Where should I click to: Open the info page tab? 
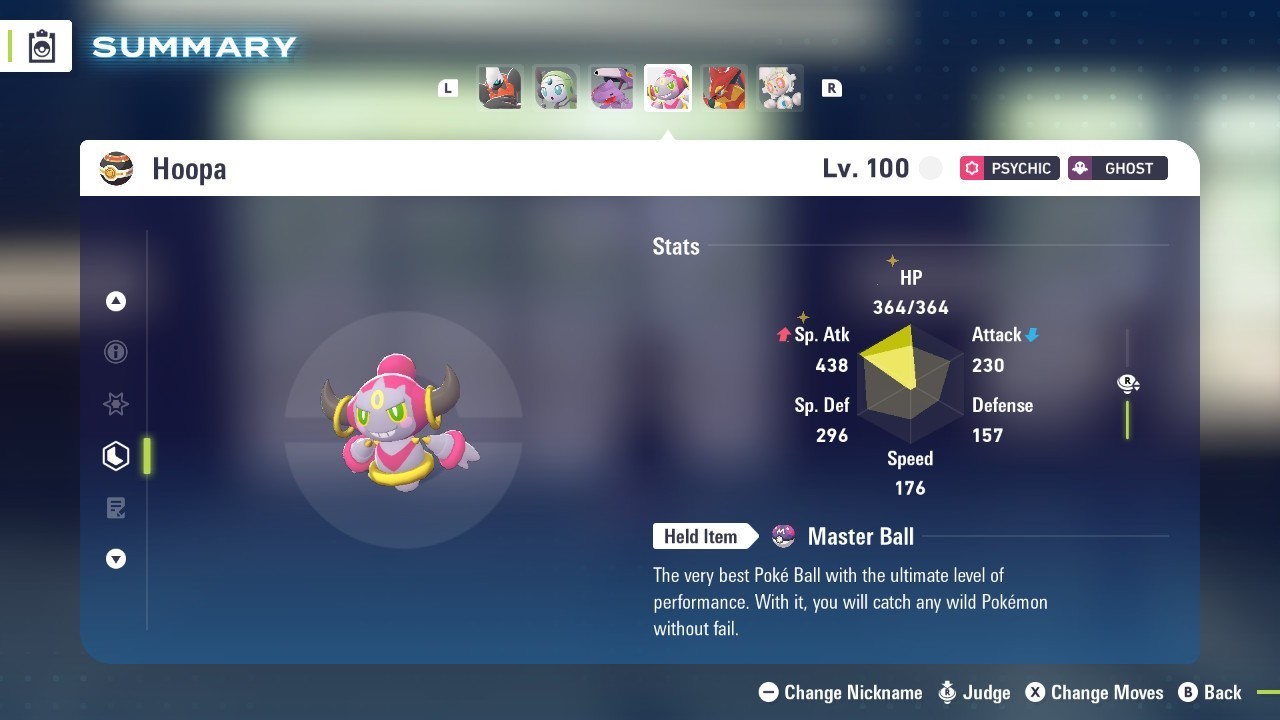[x=116, y=352]
